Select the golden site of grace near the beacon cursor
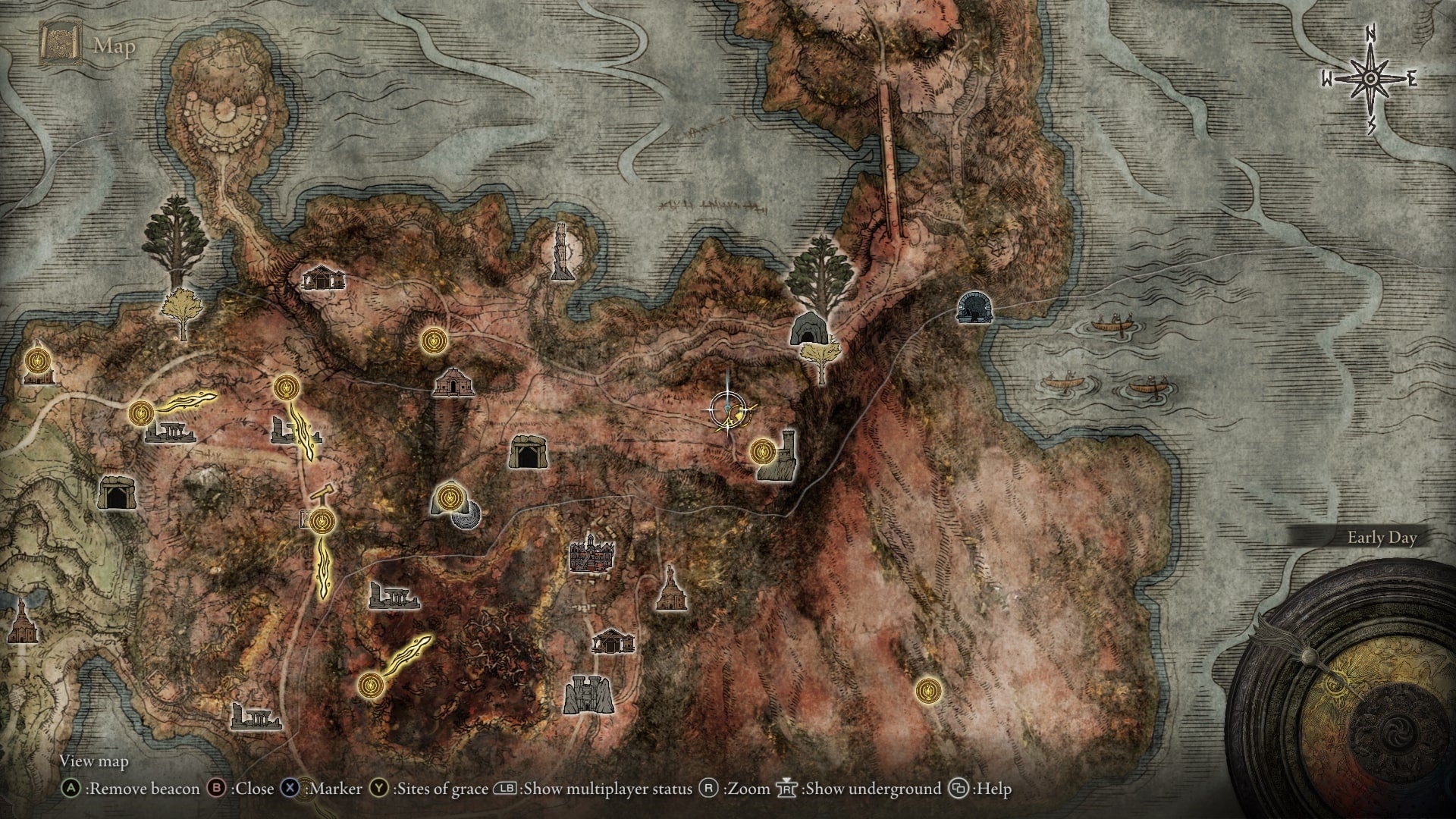Image resolution: width=1456 pixels, height=819 pixels. (762, 451)
